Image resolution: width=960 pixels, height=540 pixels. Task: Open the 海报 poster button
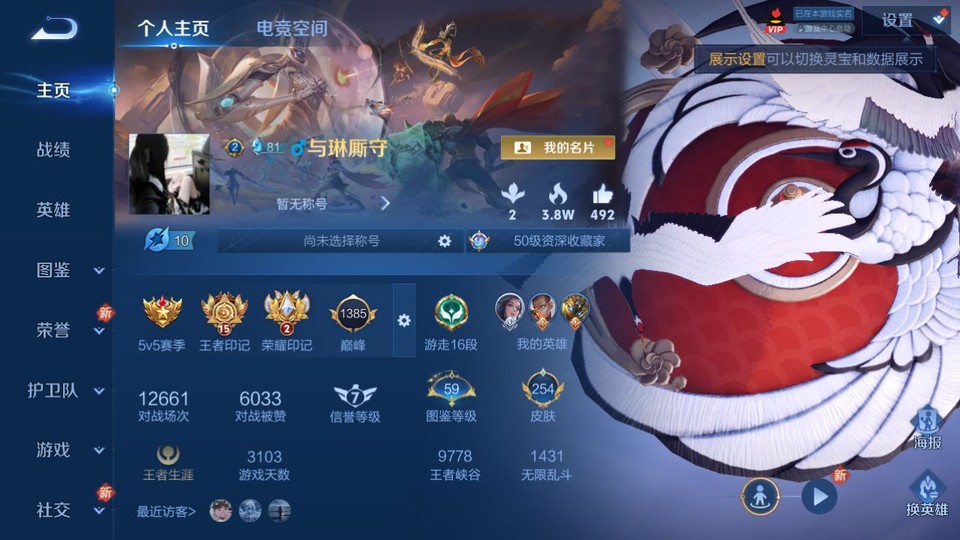point(927,428)
